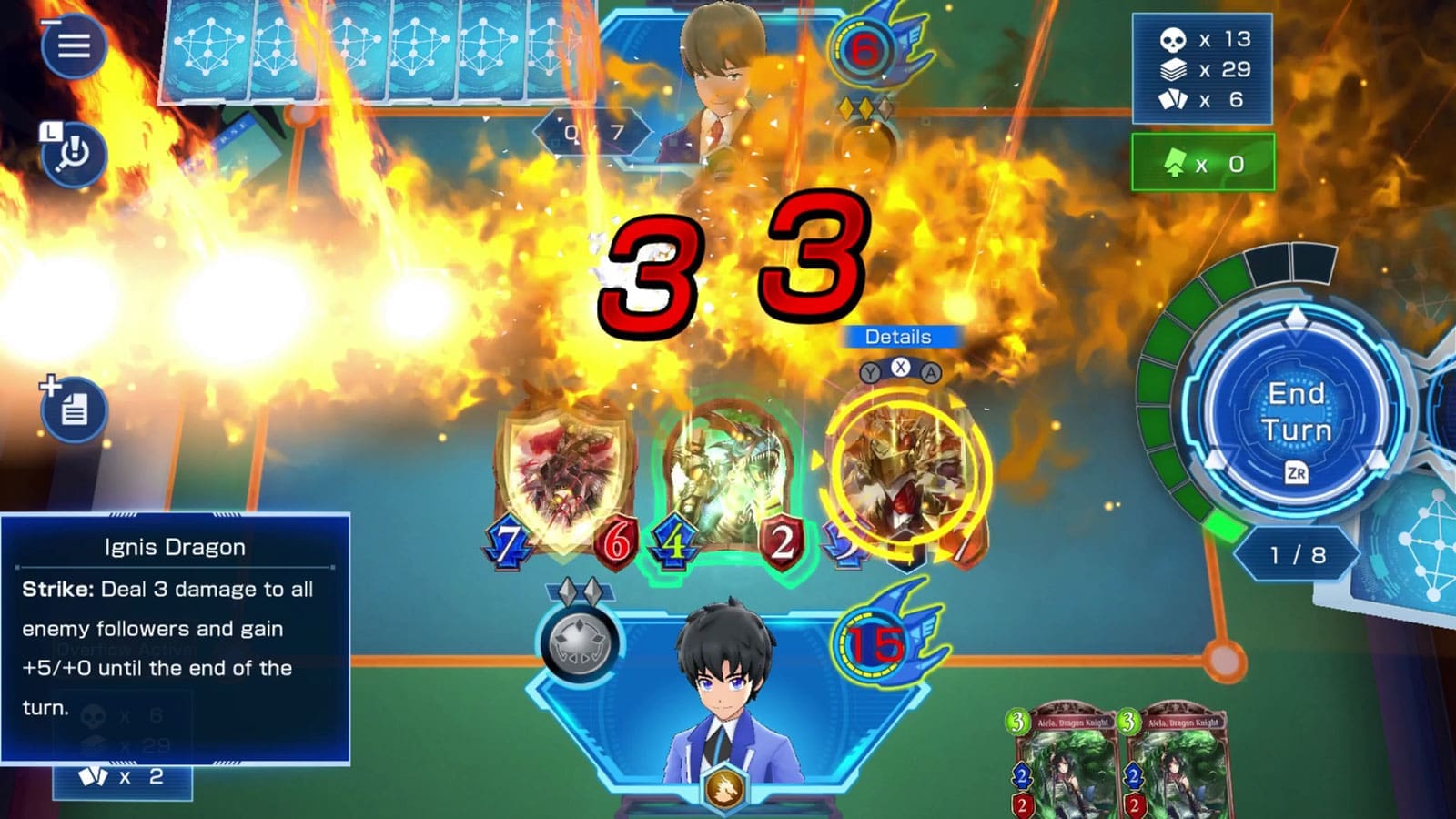
Task: Open Details for the selected follower
Action: pyautogui.click(x=899, y=337)
